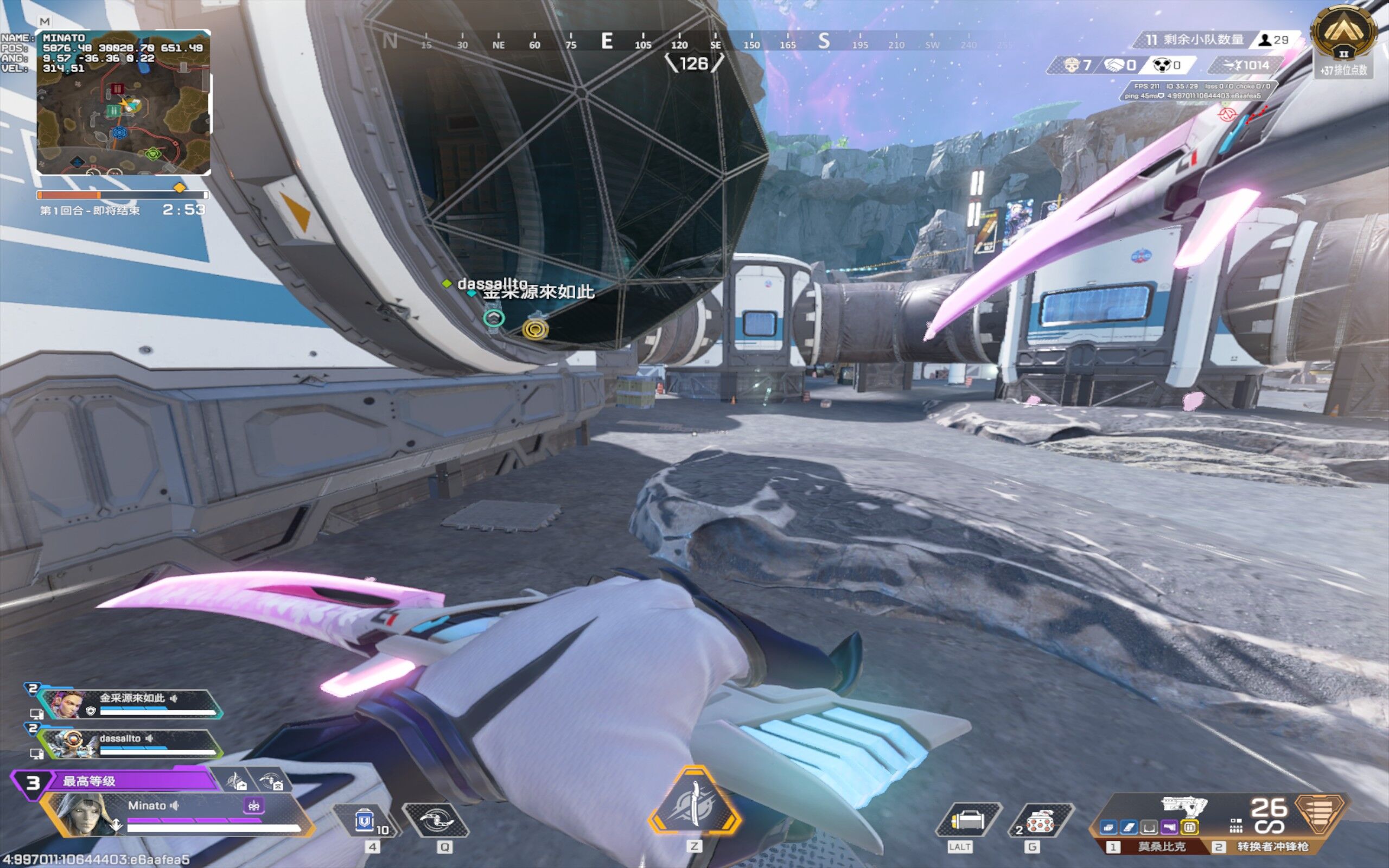Viewport: 1389px width, 868px height.
Task: Click the gold hop-up attachment icon
Action: [1190, 828]
